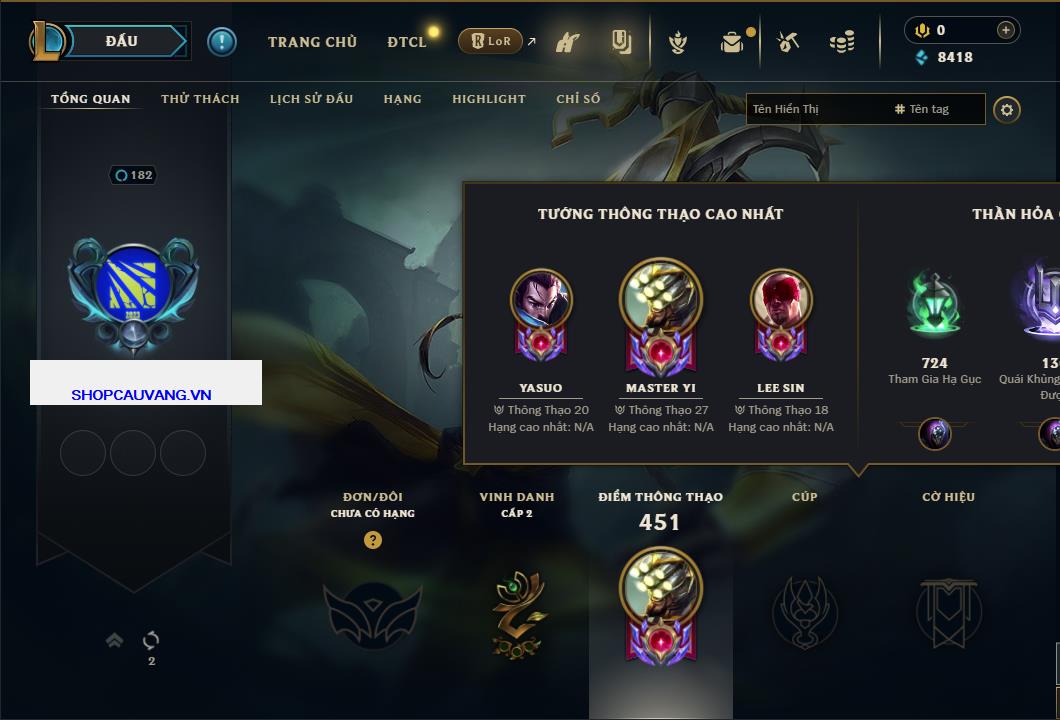1060x720 pixels.
Task: Add currency with the plus button
Action: point(1005,30)
